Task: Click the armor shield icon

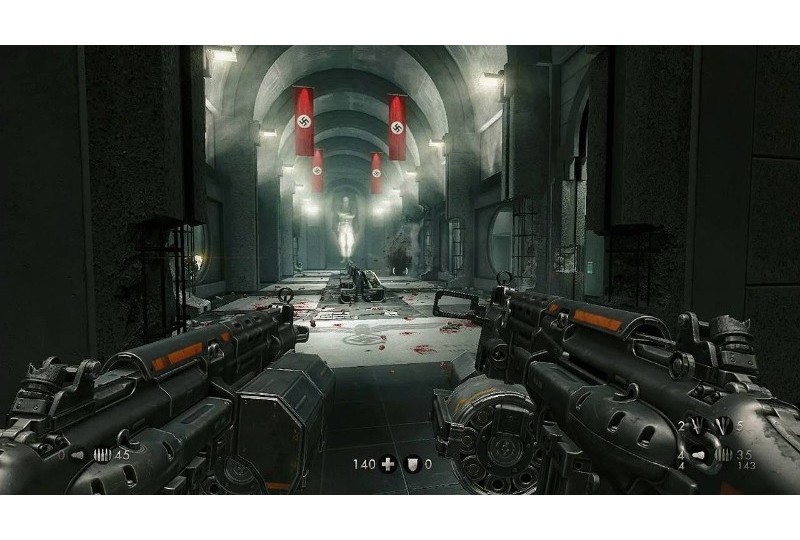Action: (x=411, y=464)
